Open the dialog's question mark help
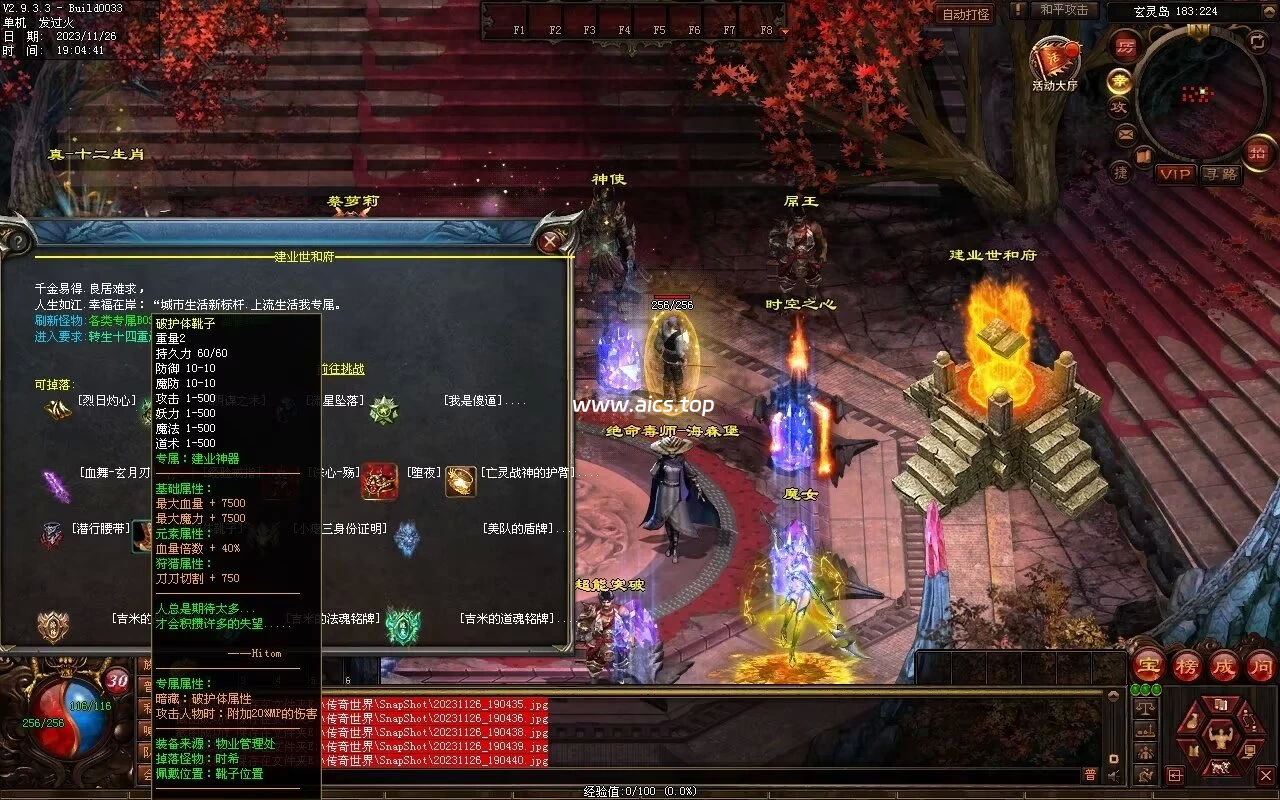Screen dimensions: 1280x800 [13, 241]
